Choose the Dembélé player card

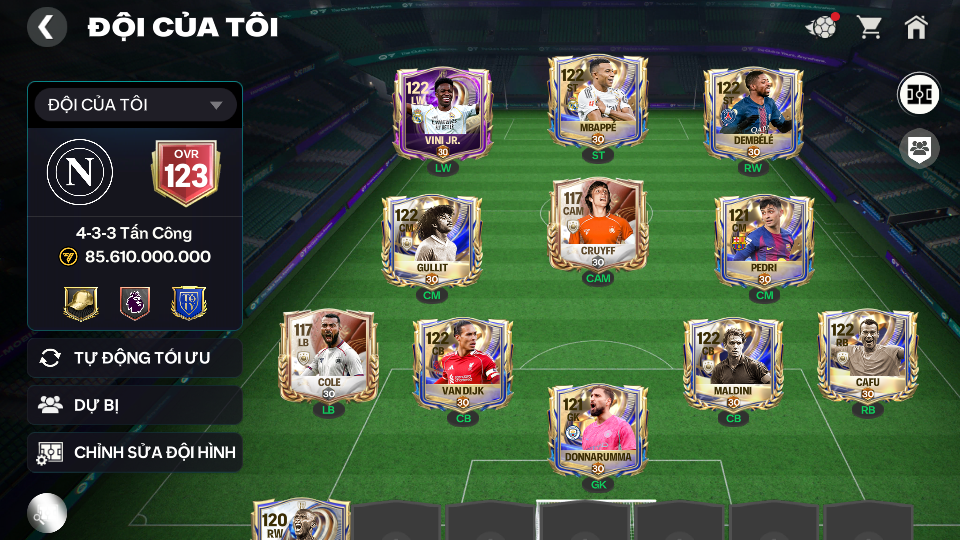[x=752, y=112]
